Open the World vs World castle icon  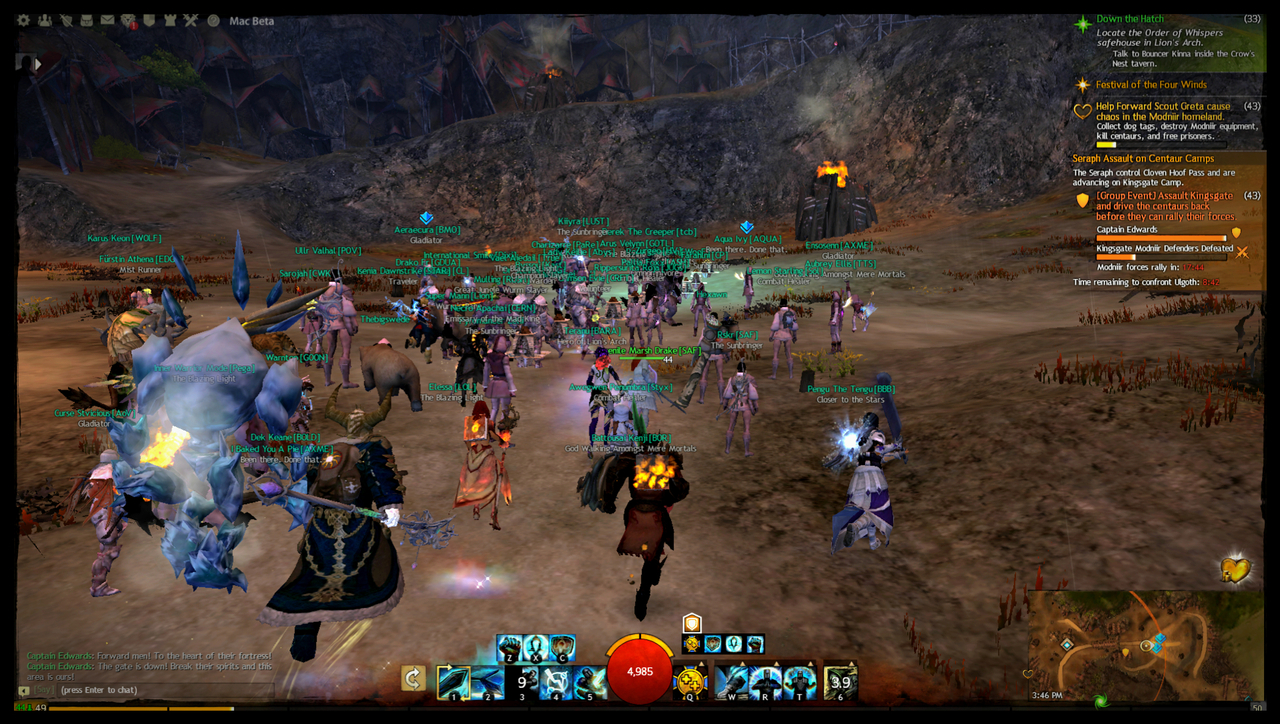point(170,20)
